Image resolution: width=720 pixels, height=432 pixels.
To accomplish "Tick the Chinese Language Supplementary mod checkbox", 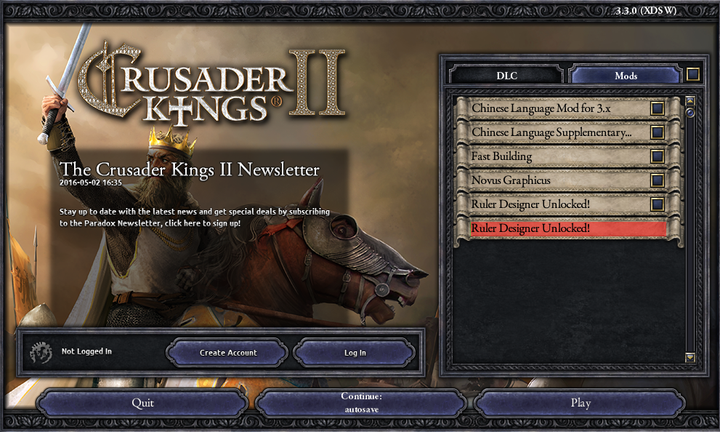I will (657, 132).
